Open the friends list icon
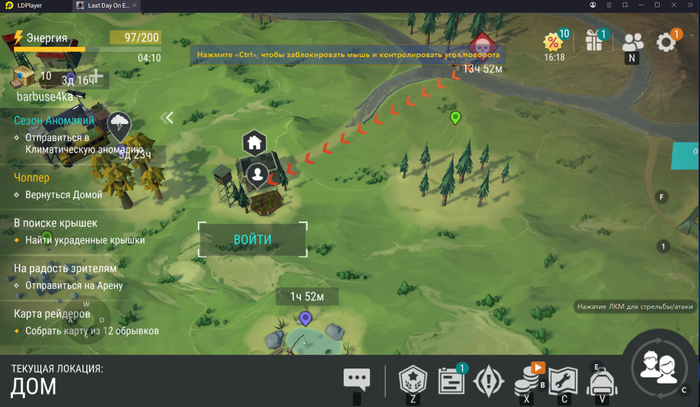Viewport: 700px width, 407px height. 632,42
